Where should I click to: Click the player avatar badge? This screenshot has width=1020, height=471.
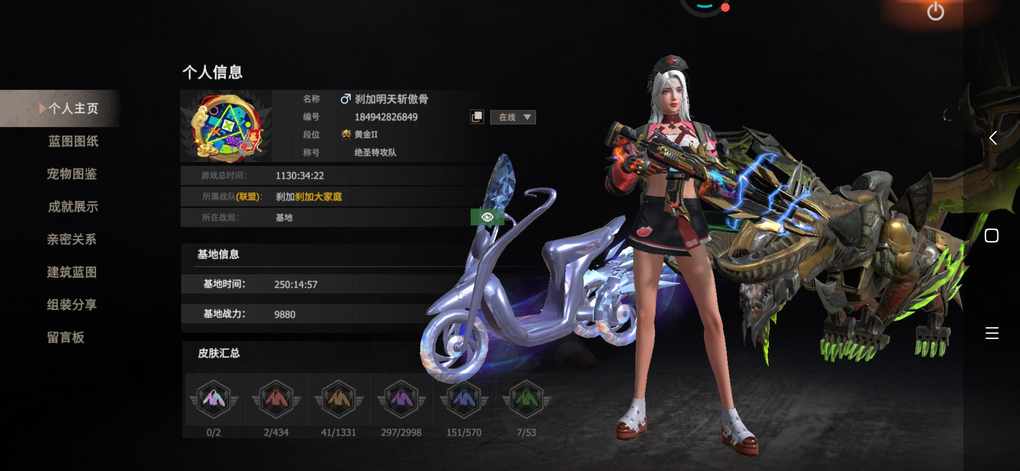232,126
